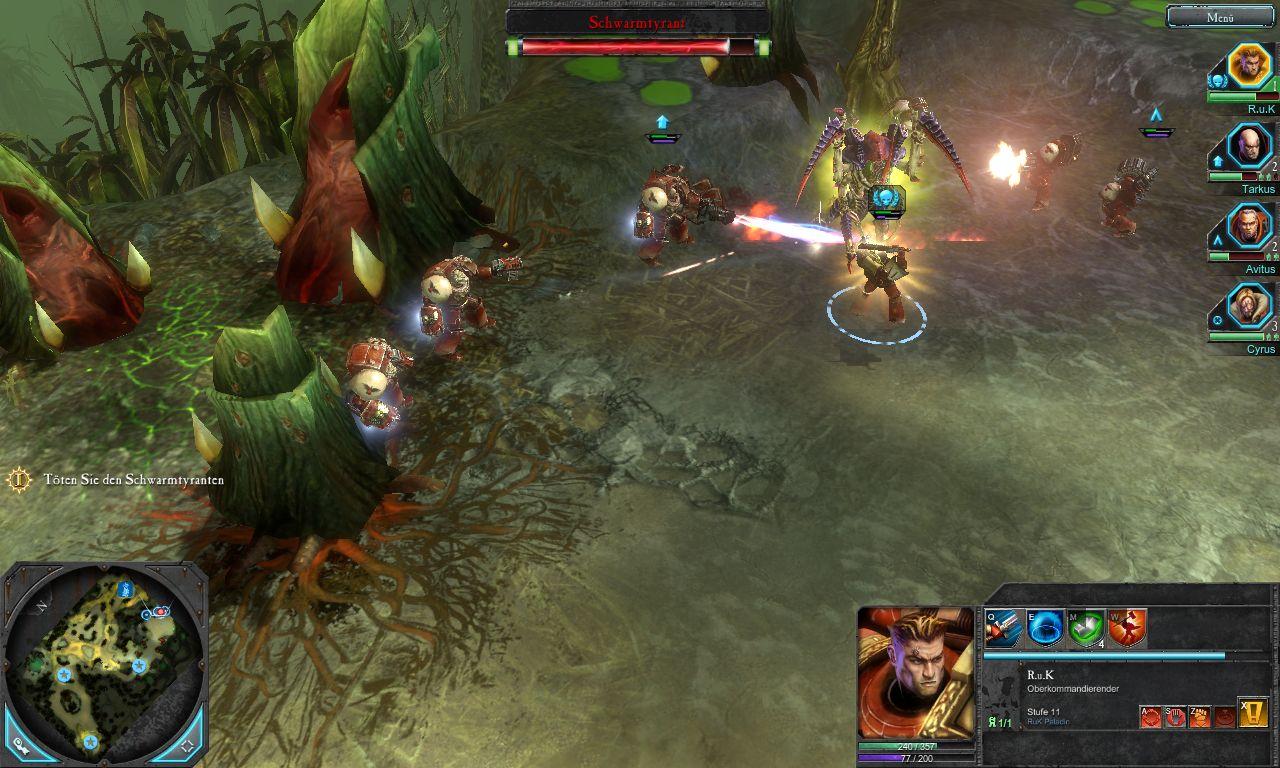Trigger the orange W warrior ability

coord(1127,629)
